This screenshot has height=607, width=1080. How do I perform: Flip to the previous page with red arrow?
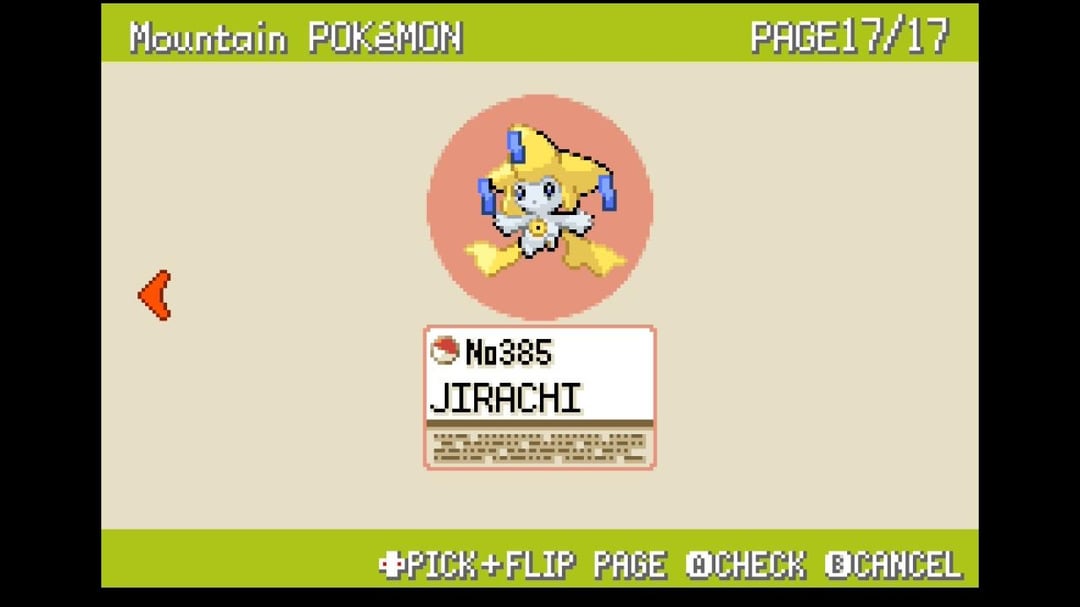pyautogui.click(x=155, y=295)
